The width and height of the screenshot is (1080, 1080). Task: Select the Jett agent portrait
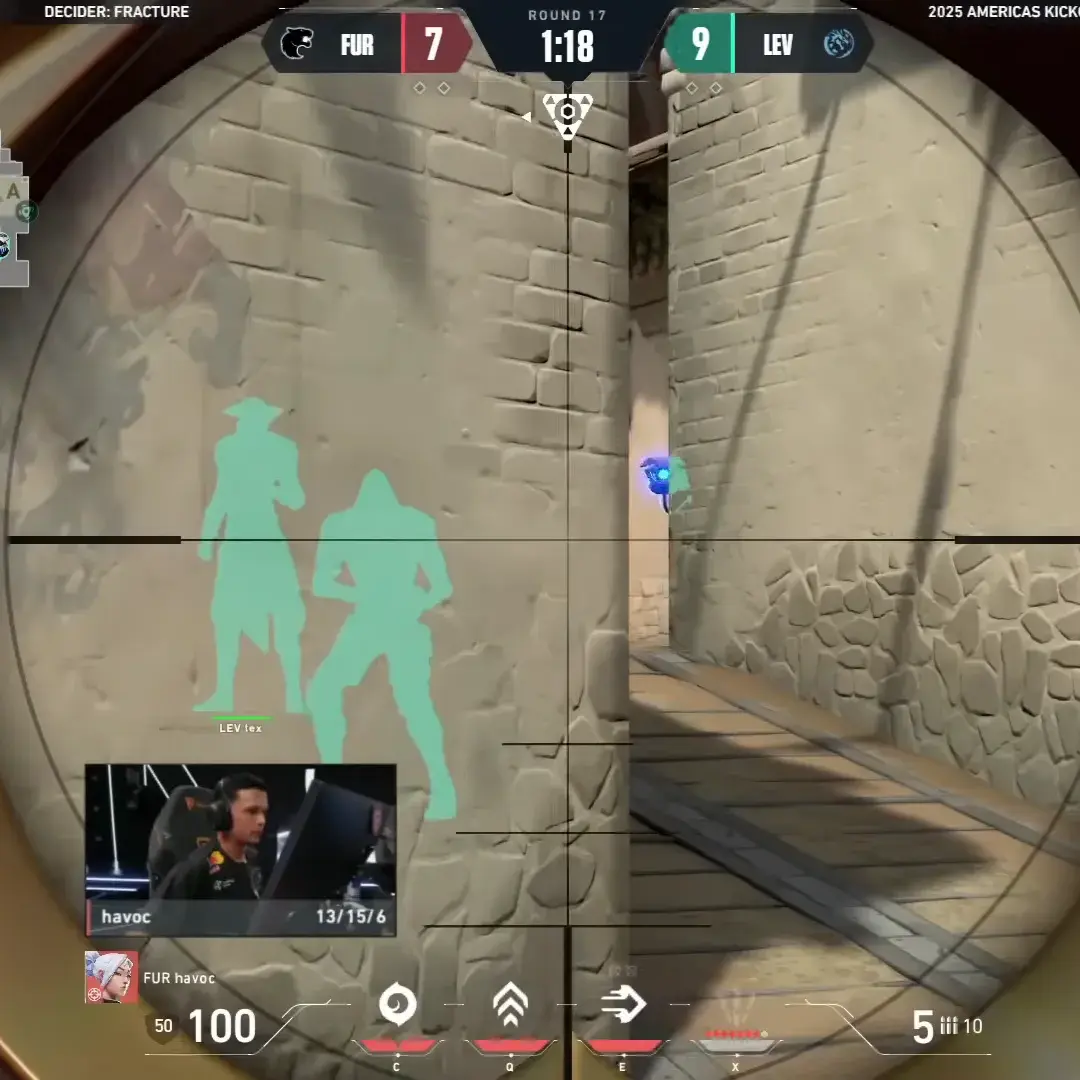[x=111, y=977]
